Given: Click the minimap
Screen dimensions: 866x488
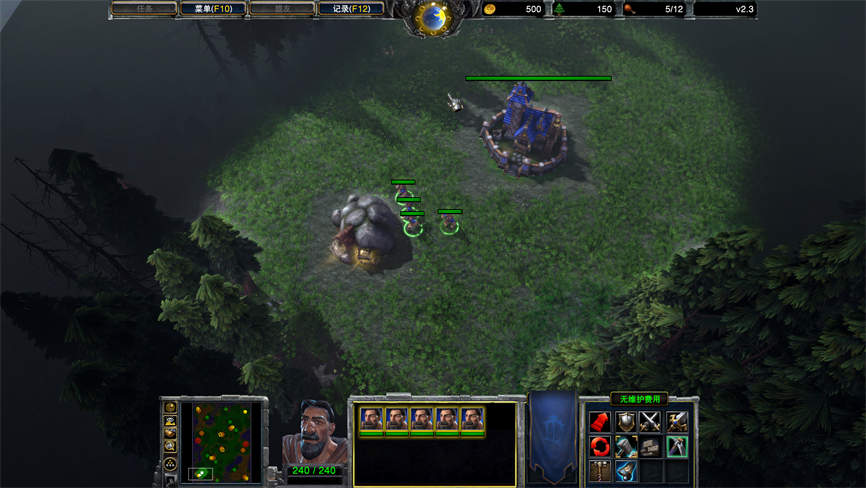Looking at the screenshot, I should 225,441.
